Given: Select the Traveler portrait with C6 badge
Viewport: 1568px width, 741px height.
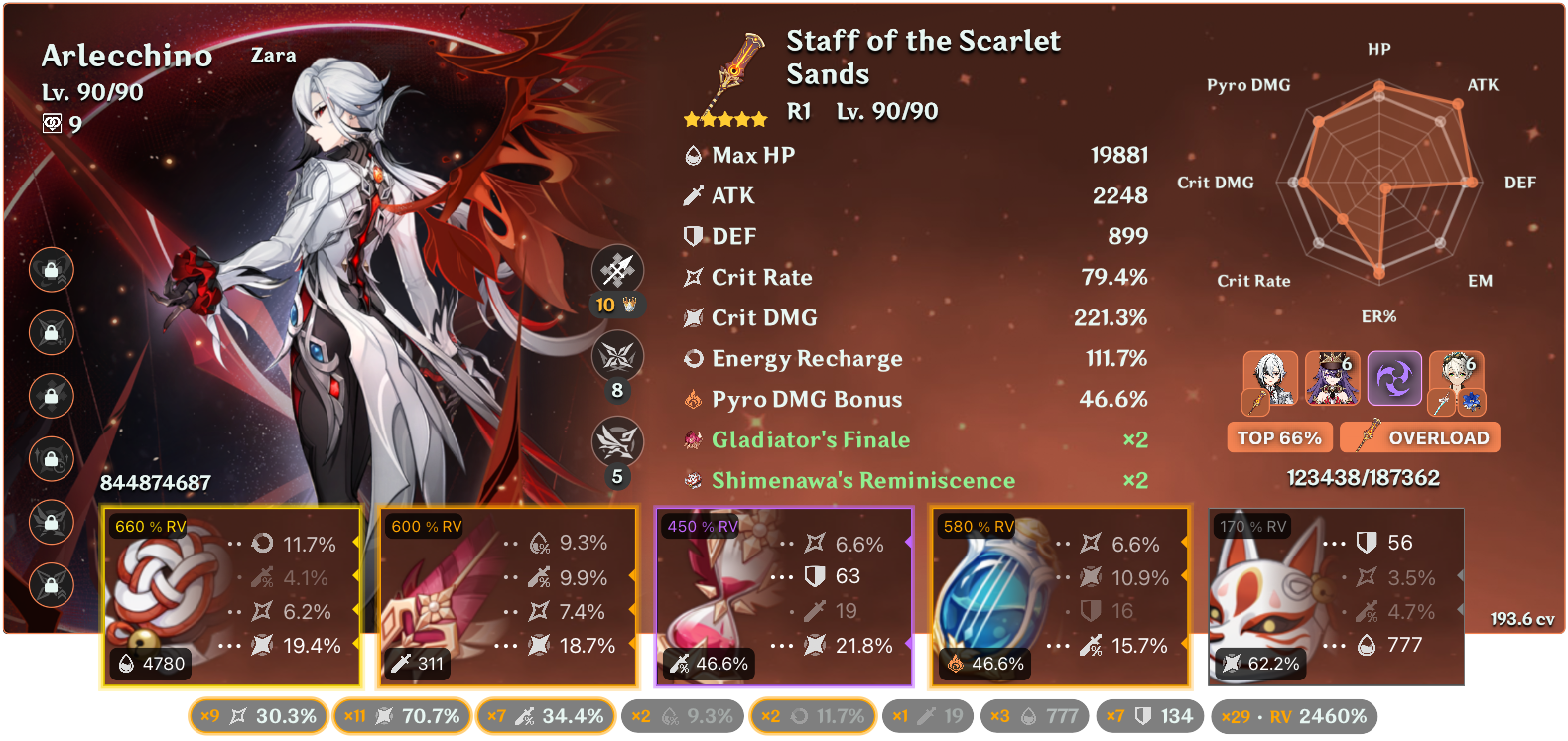Looking at the screenshot, I should click(x=1457, y=379).
